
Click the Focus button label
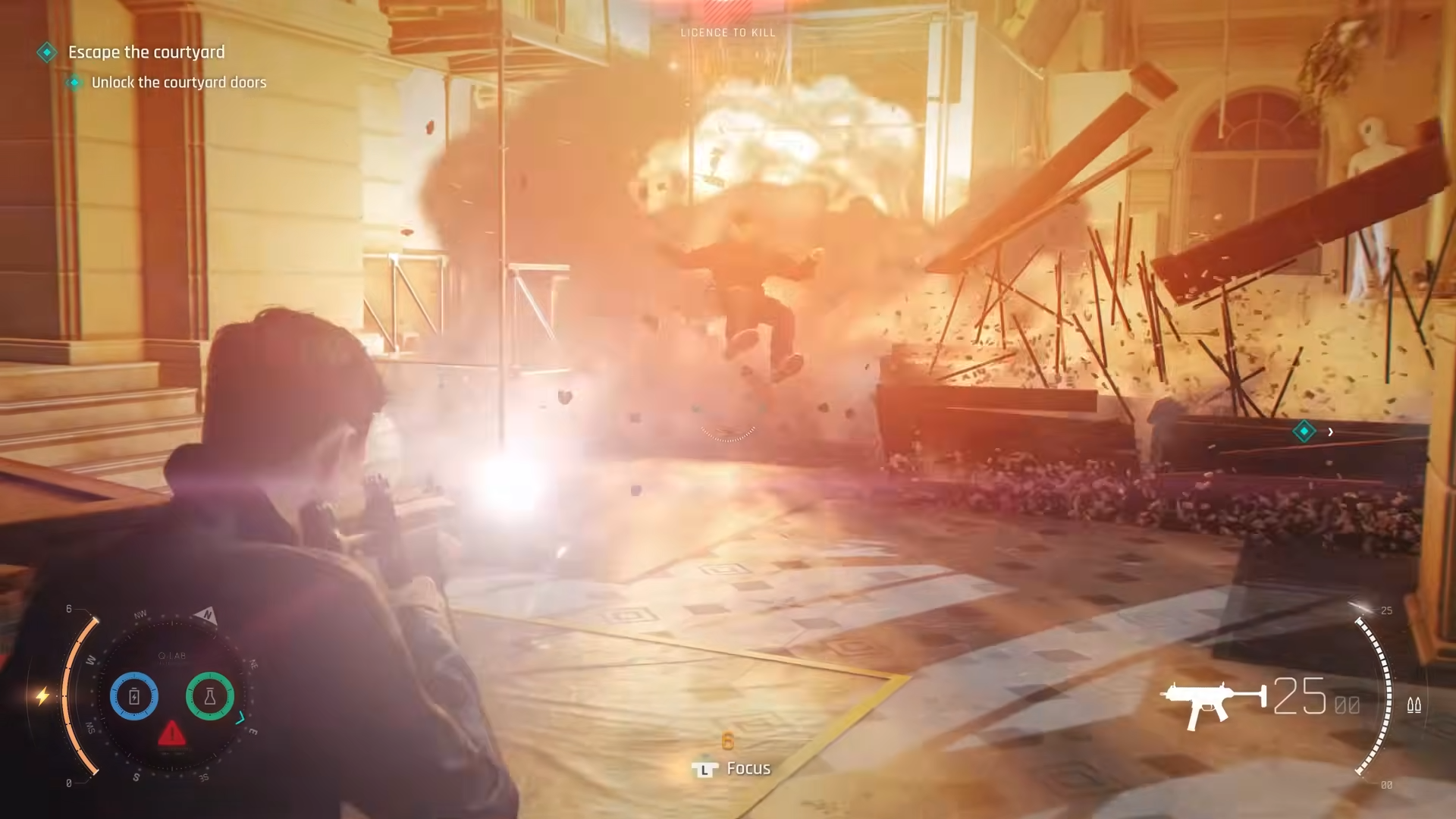(x=748, y=767)
